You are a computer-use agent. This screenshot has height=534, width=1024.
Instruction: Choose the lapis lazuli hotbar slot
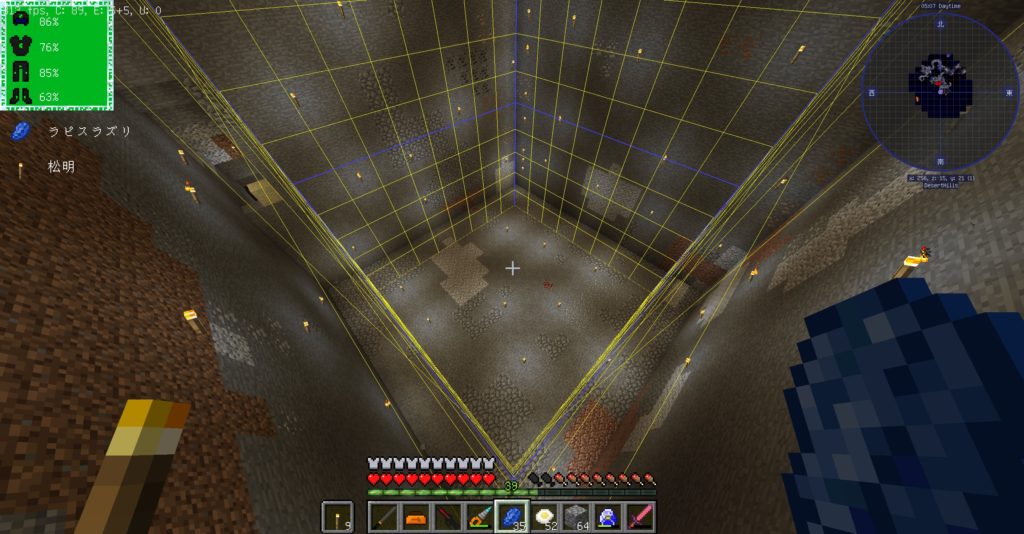coord(512,517)
